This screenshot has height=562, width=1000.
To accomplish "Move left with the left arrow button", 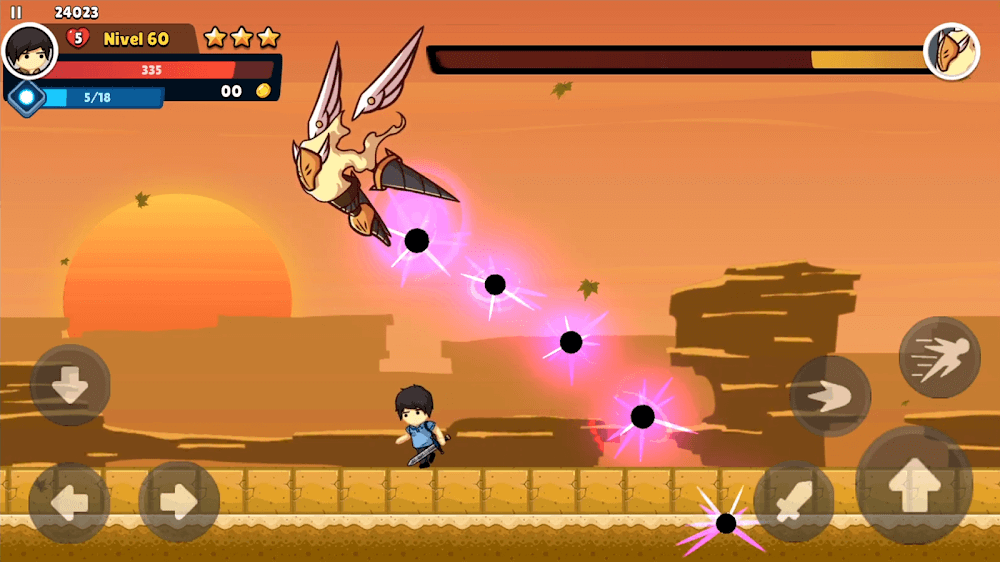I will (x=69, y=502).
